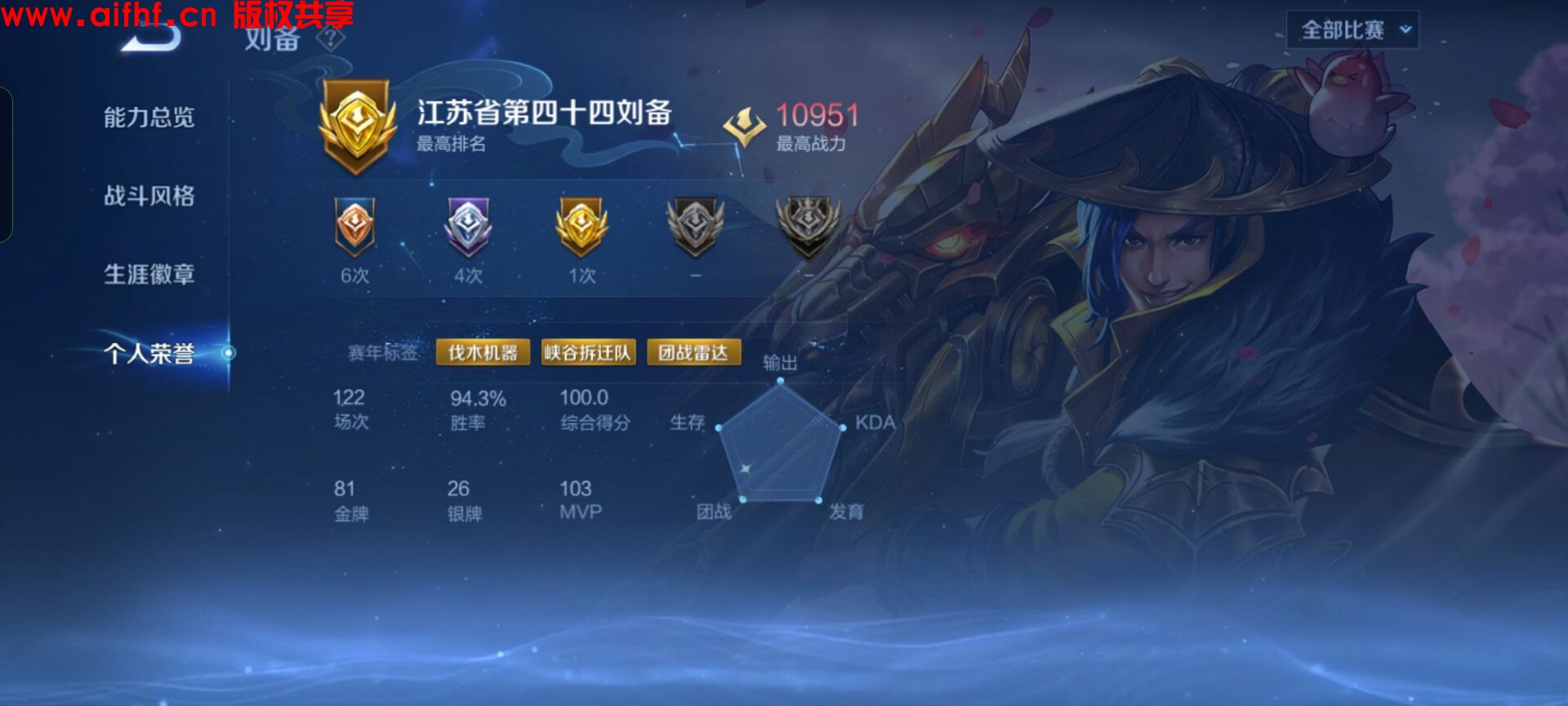The image size is (1568, 706).
Task: Click the 团战雷达 season tag
Action: point(696,353)
